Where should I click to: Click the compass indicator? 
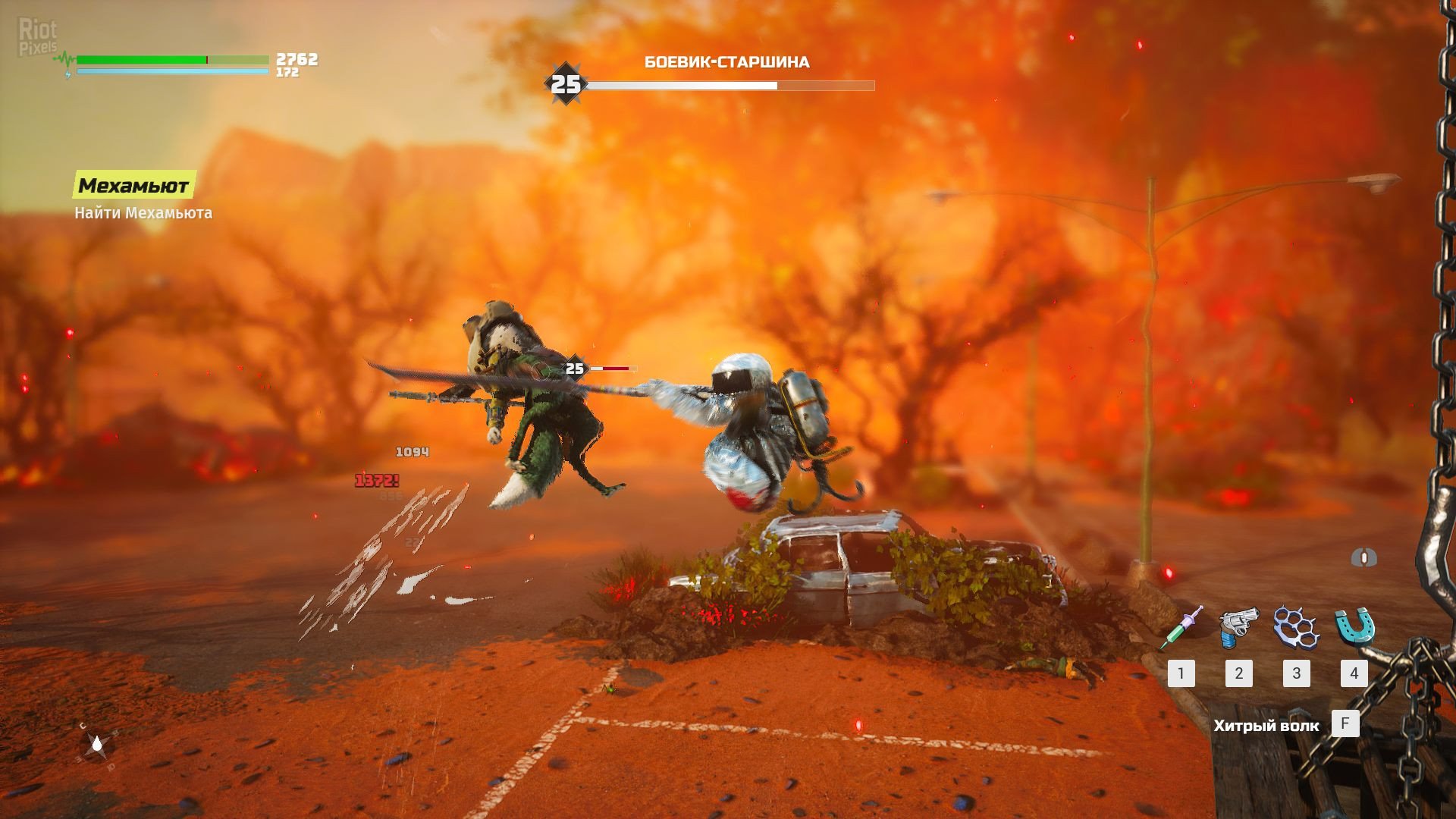(98, 745)
